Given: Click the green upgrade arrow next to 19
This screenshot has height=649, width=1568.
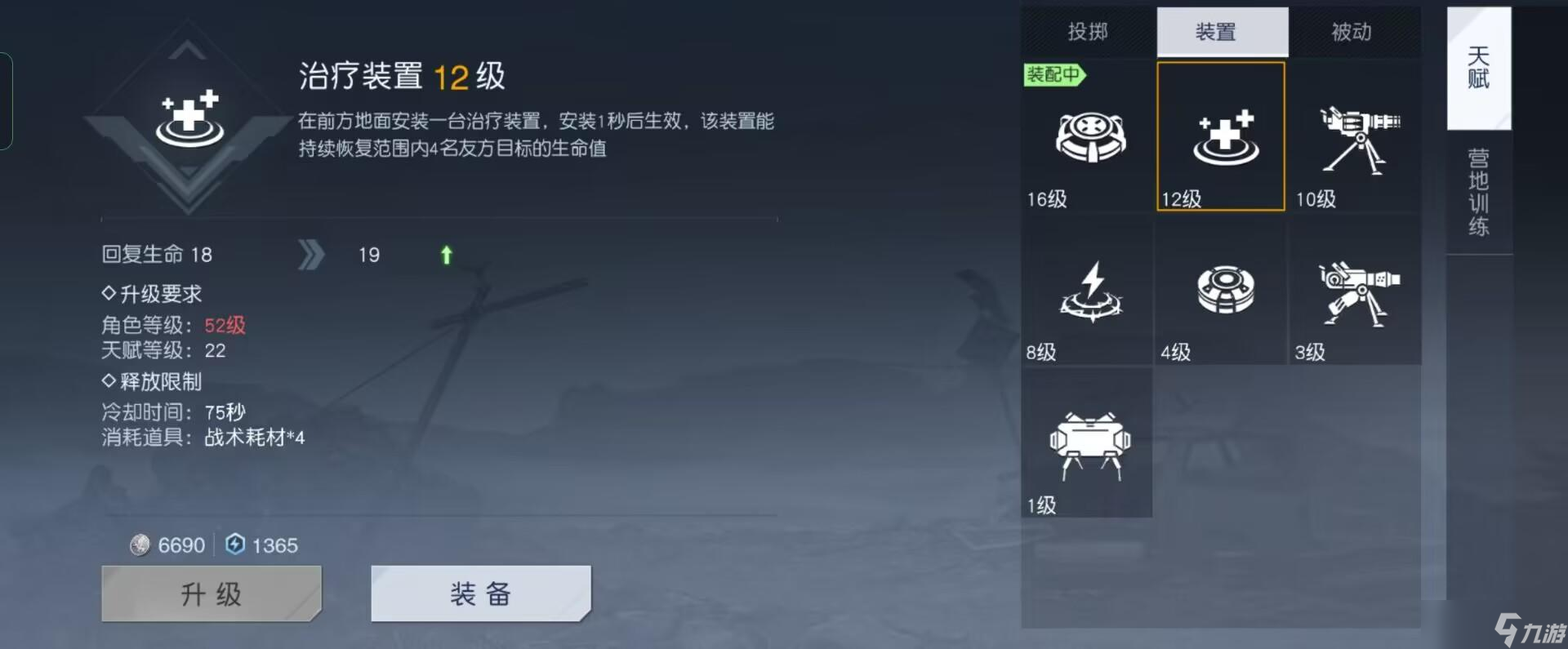Looking at the screenshot, I should pos(445,255).
